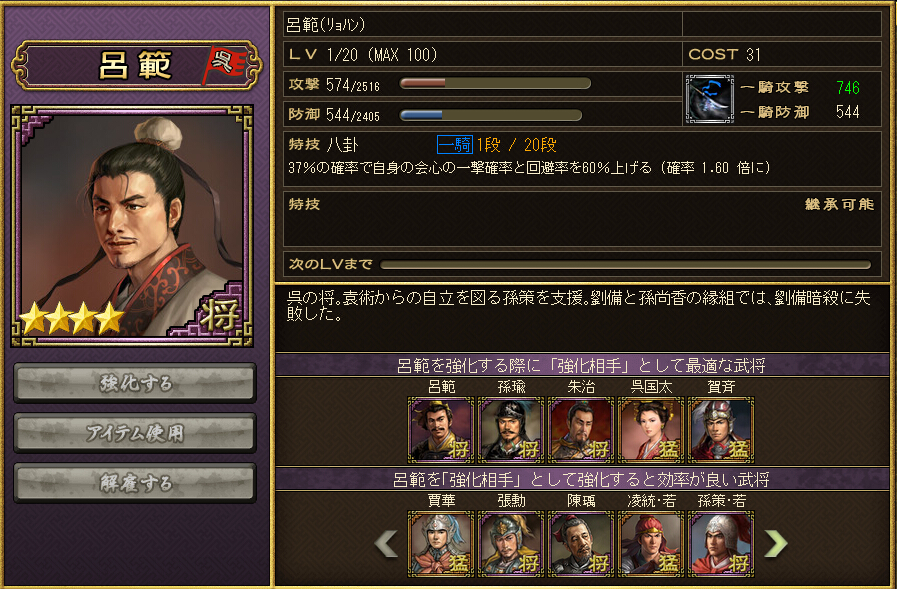Click the 強化する (Enhance) button

pyautogui.click(x=135, y=383)
